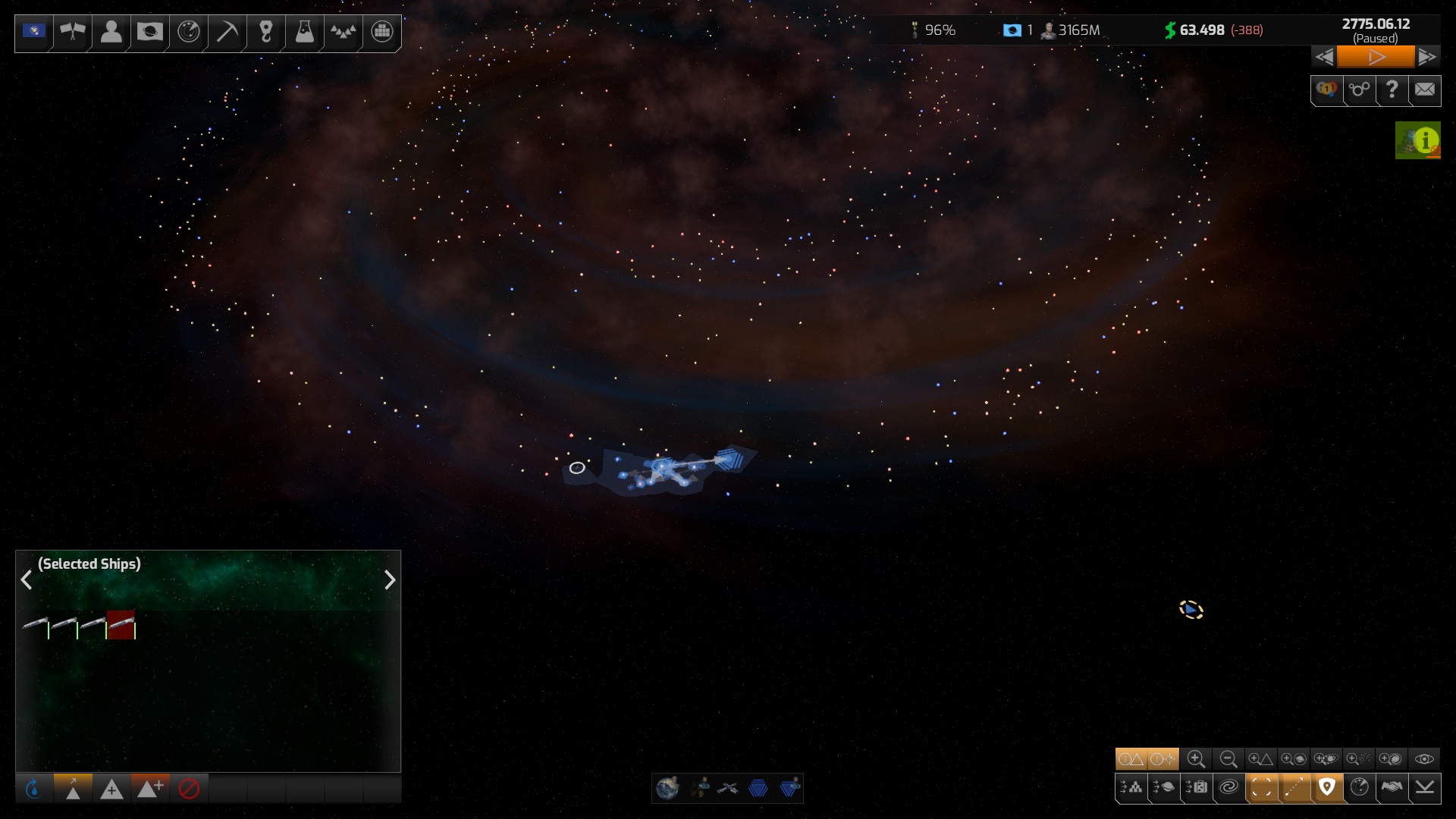The width and height of the screenshot is (1456, 819).
Task: Go to next selection in Selected Ships panel
Action: [390, 580]
